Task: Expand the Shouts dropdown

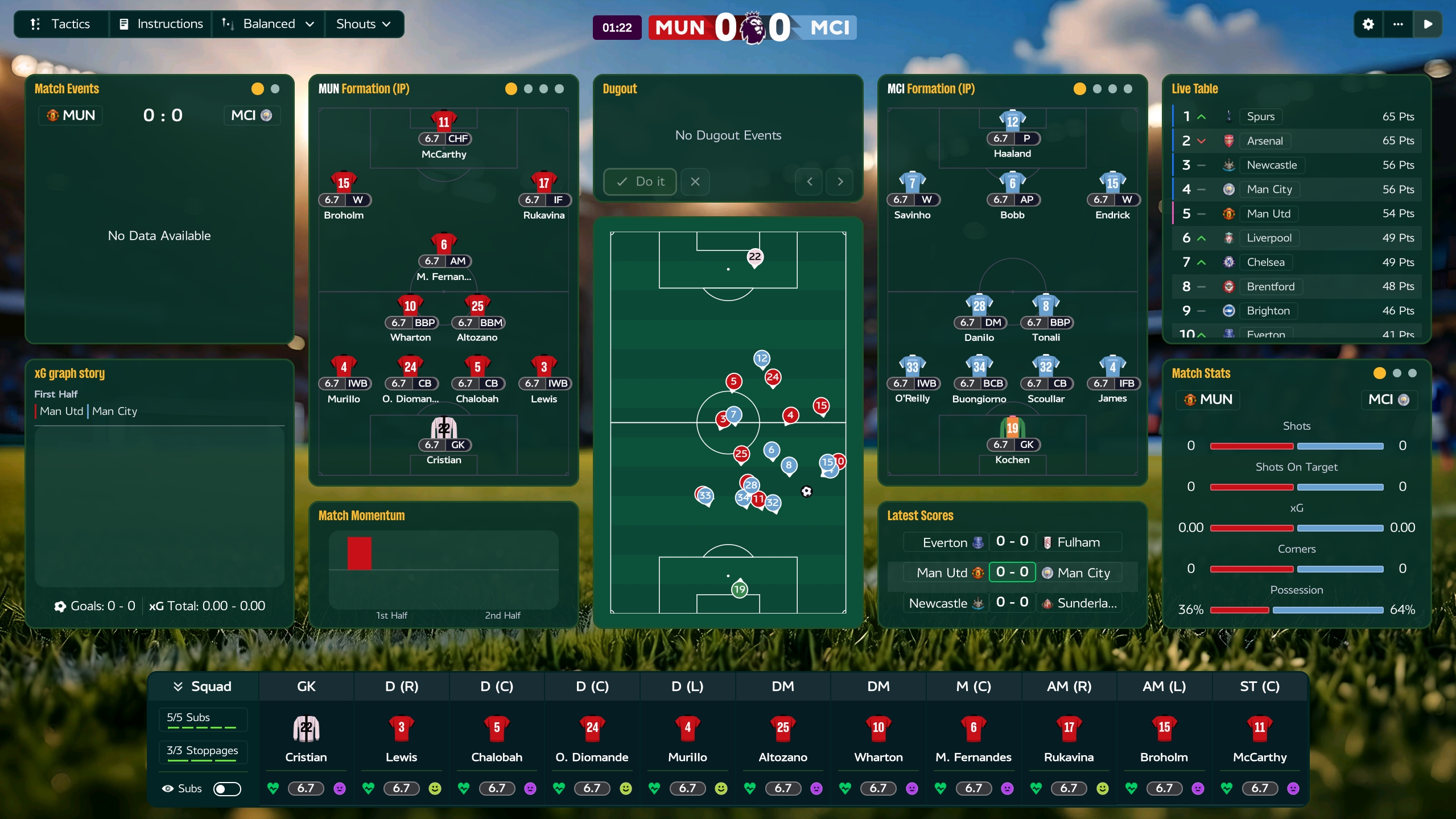Action: click(x=362, y=24)
